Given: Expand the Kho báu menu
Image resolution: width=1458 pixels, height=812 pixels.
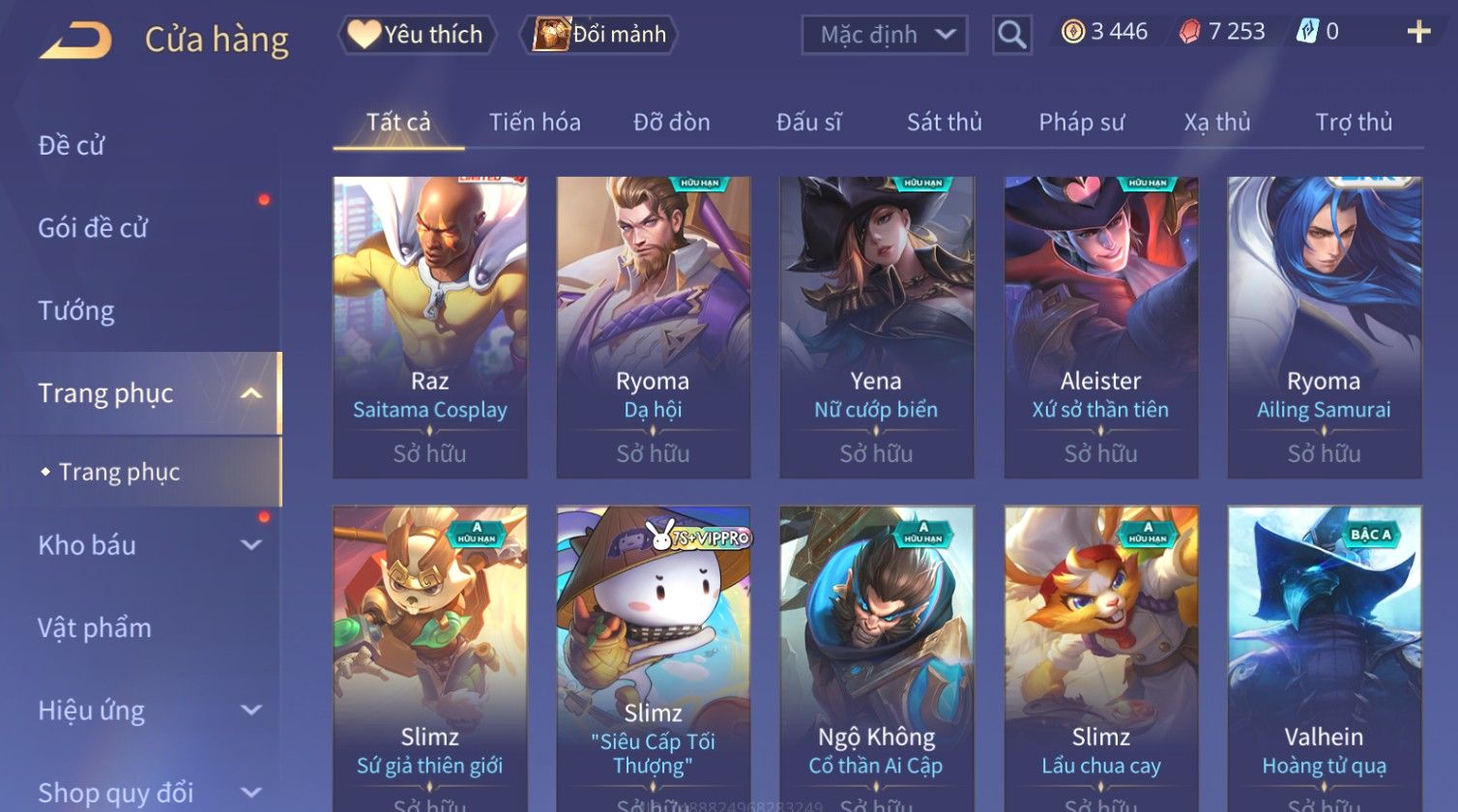Looking at the screenshot, I should [x=145, y=545].
